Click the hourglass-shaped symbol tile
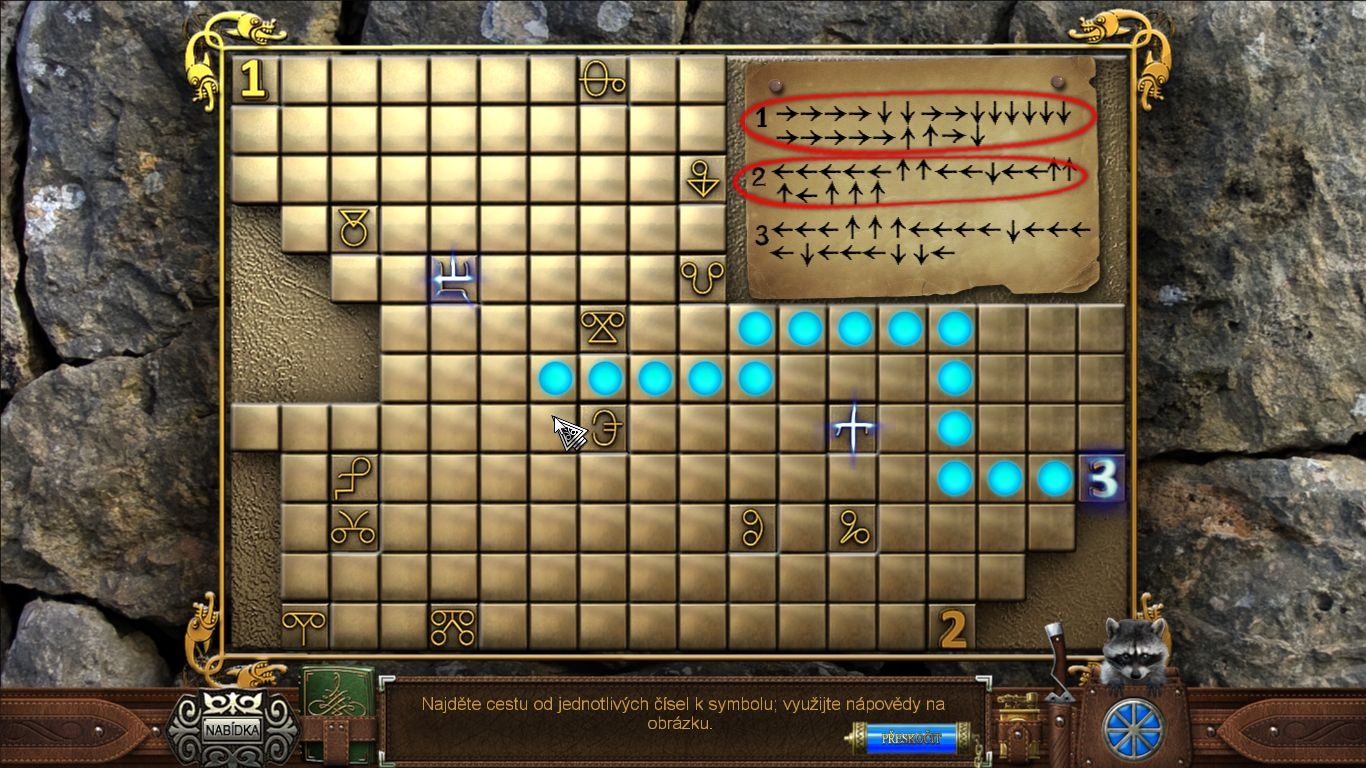 tap(603, 329)
